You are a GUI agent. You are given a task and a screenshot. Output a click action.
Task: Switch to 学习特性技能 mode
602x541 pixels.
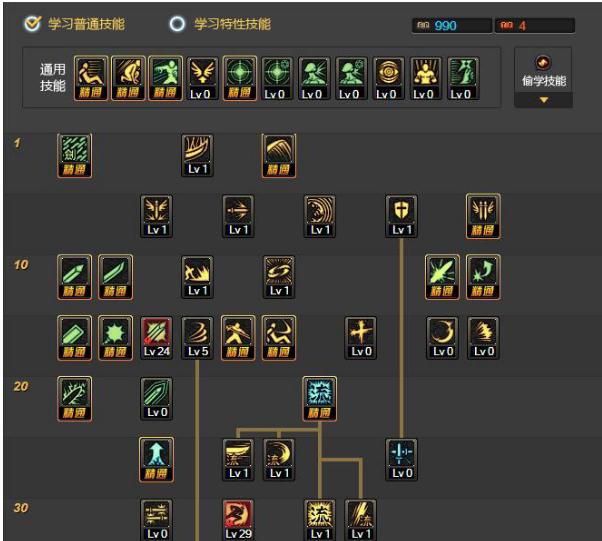[178, 24]
